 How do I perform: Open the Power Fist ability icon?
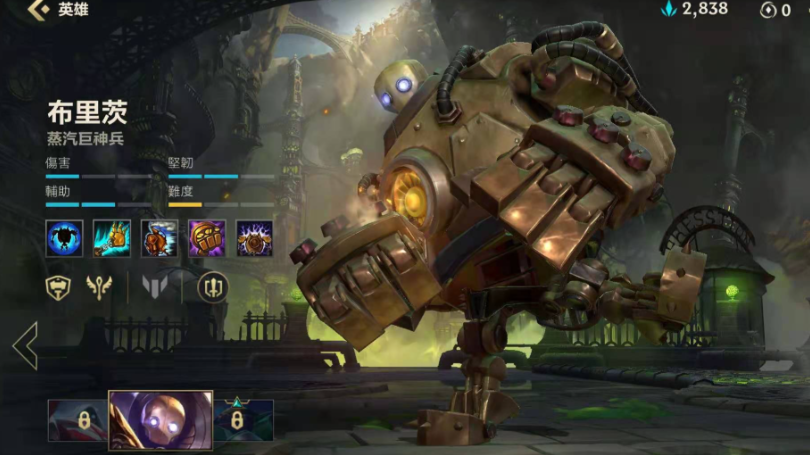coord(207,238)
